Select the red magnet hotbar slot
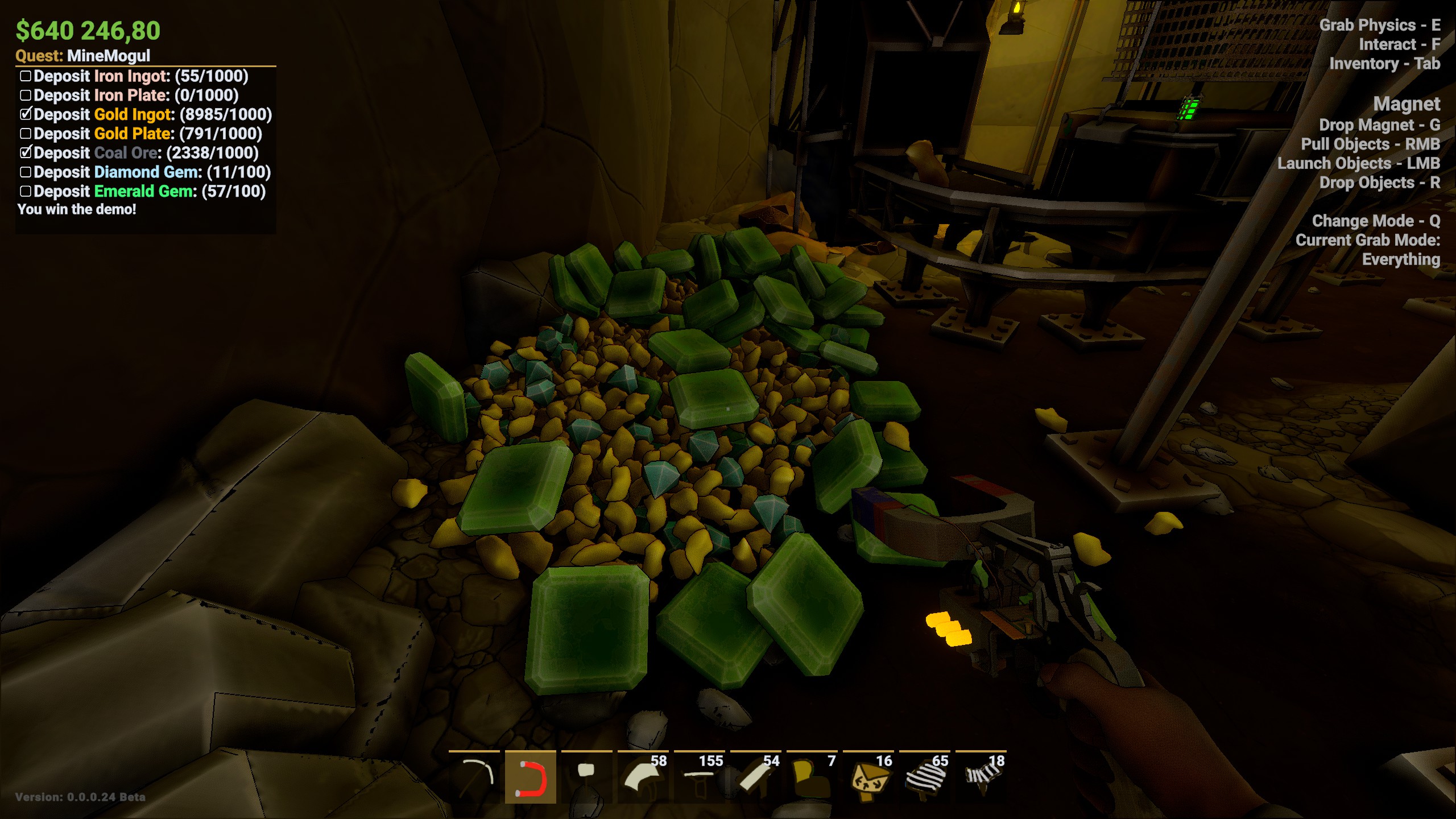 click(x=530, y=777)
